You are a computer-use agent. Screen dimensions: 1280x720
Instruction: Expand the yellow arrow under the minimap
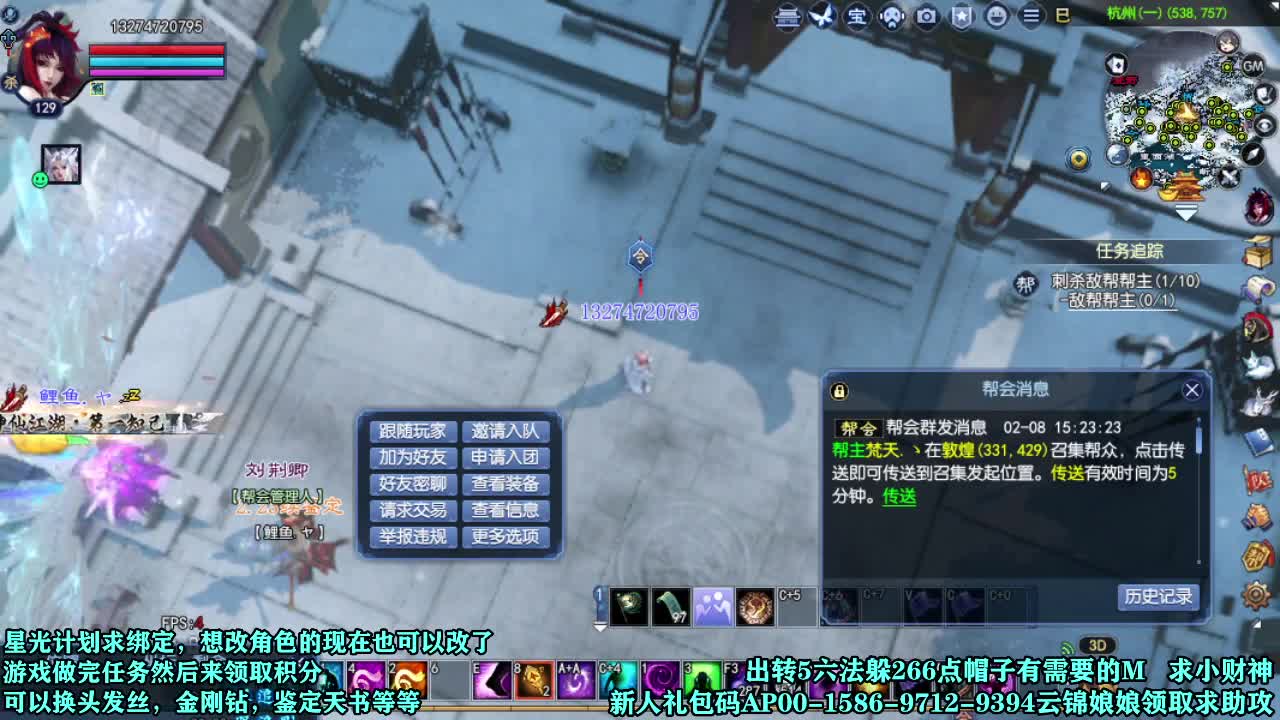coord(1186,212)
